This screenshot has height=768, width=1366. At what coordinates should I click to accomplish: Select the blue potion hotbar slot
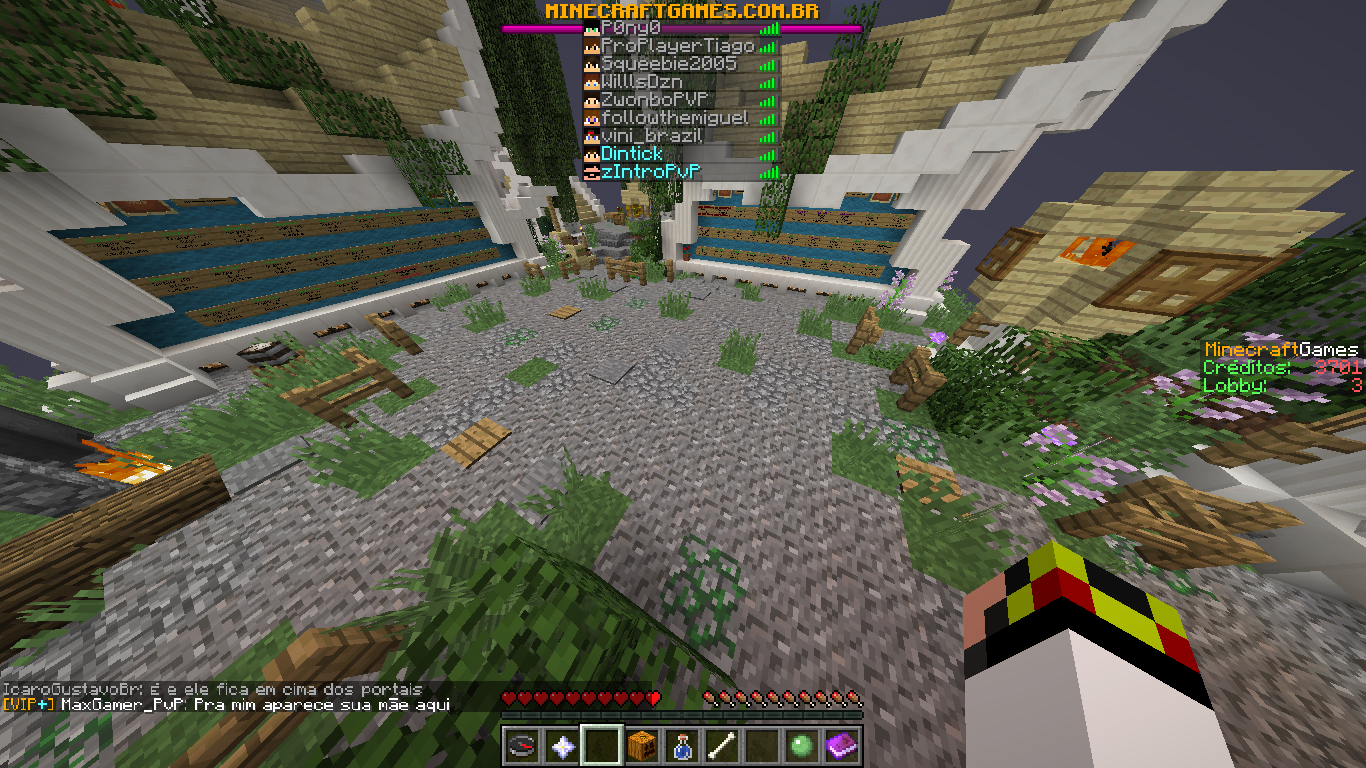682,746
